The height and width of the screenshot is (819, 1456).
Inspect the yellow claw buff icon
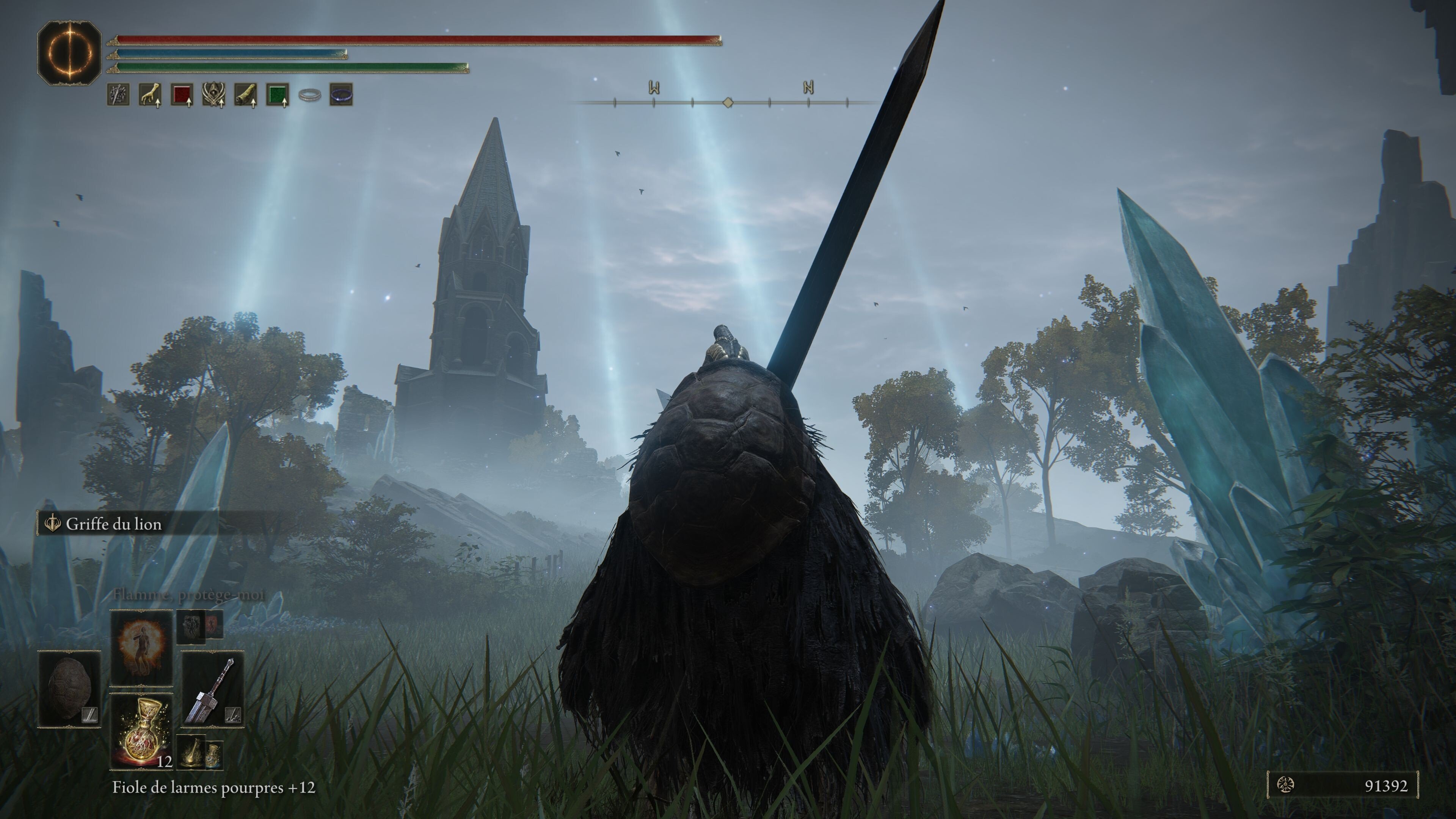(150, 94)
